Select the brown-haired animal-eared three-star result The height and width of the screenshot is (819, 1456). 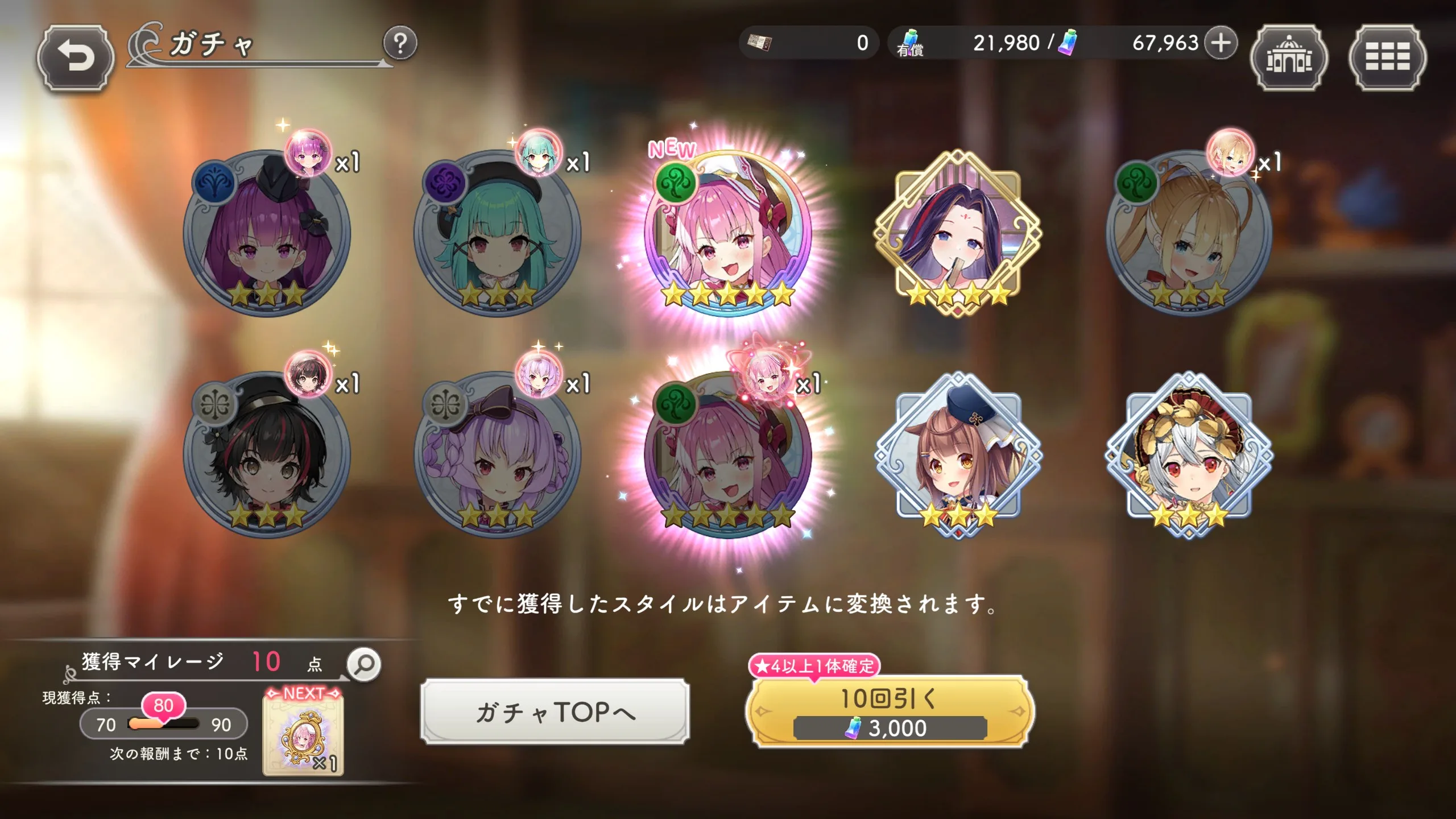(x=958, y=455)
